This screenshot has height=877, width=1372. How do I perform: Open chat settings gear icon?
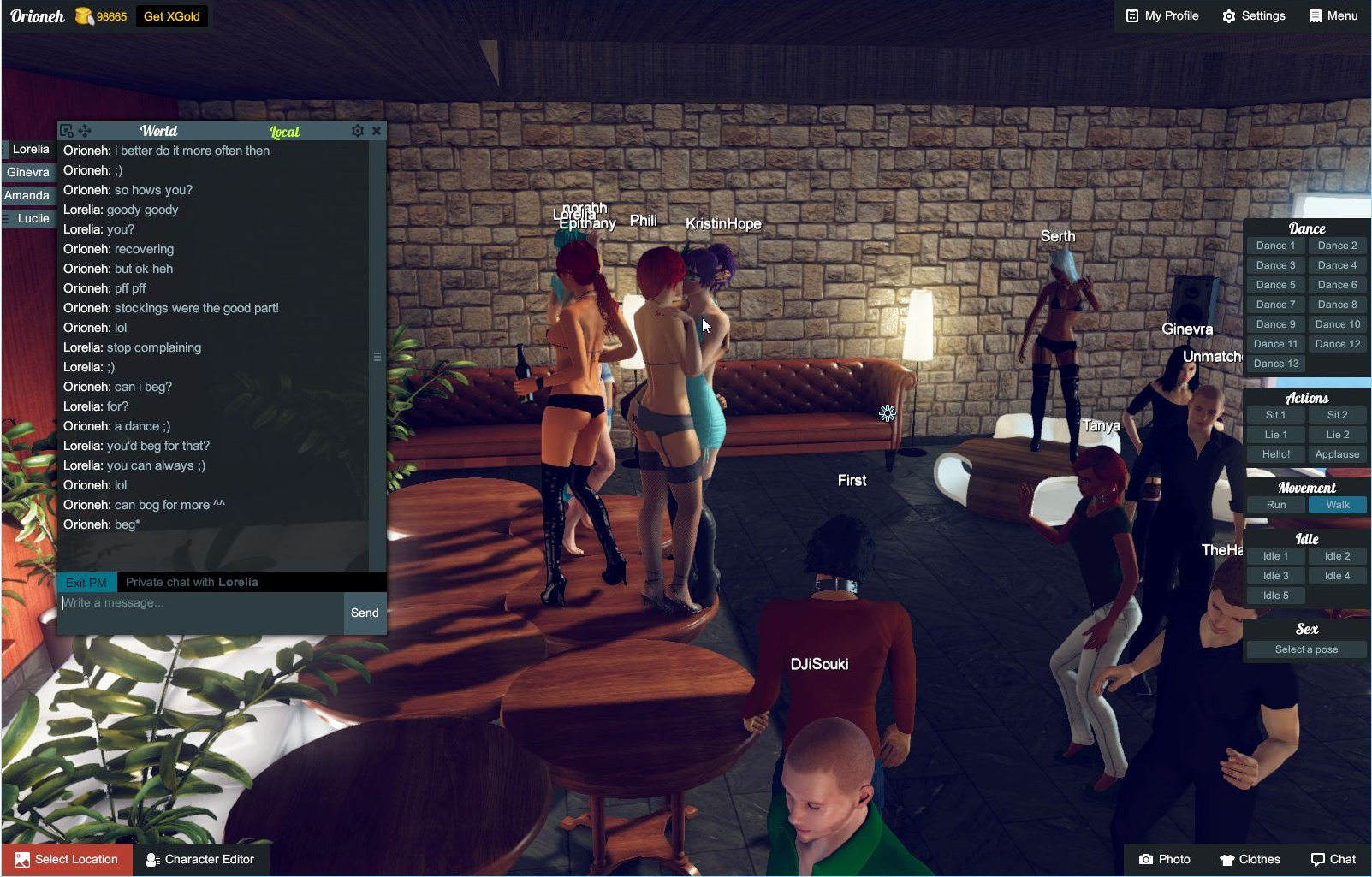tap(358, 131)
